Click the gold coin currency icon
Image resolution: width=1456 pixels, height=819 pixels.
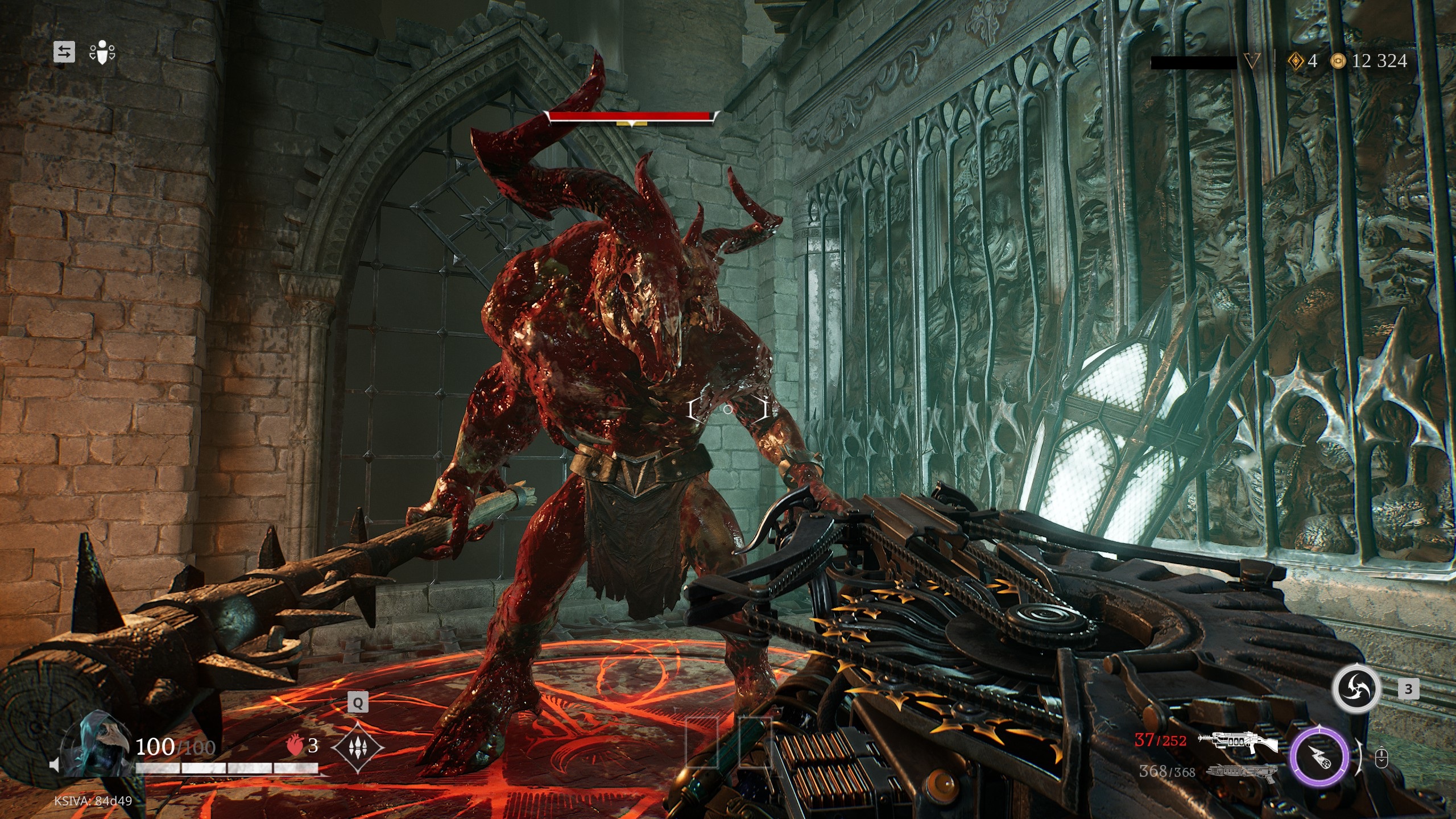pyautogui.click(x=1339, y=61)
